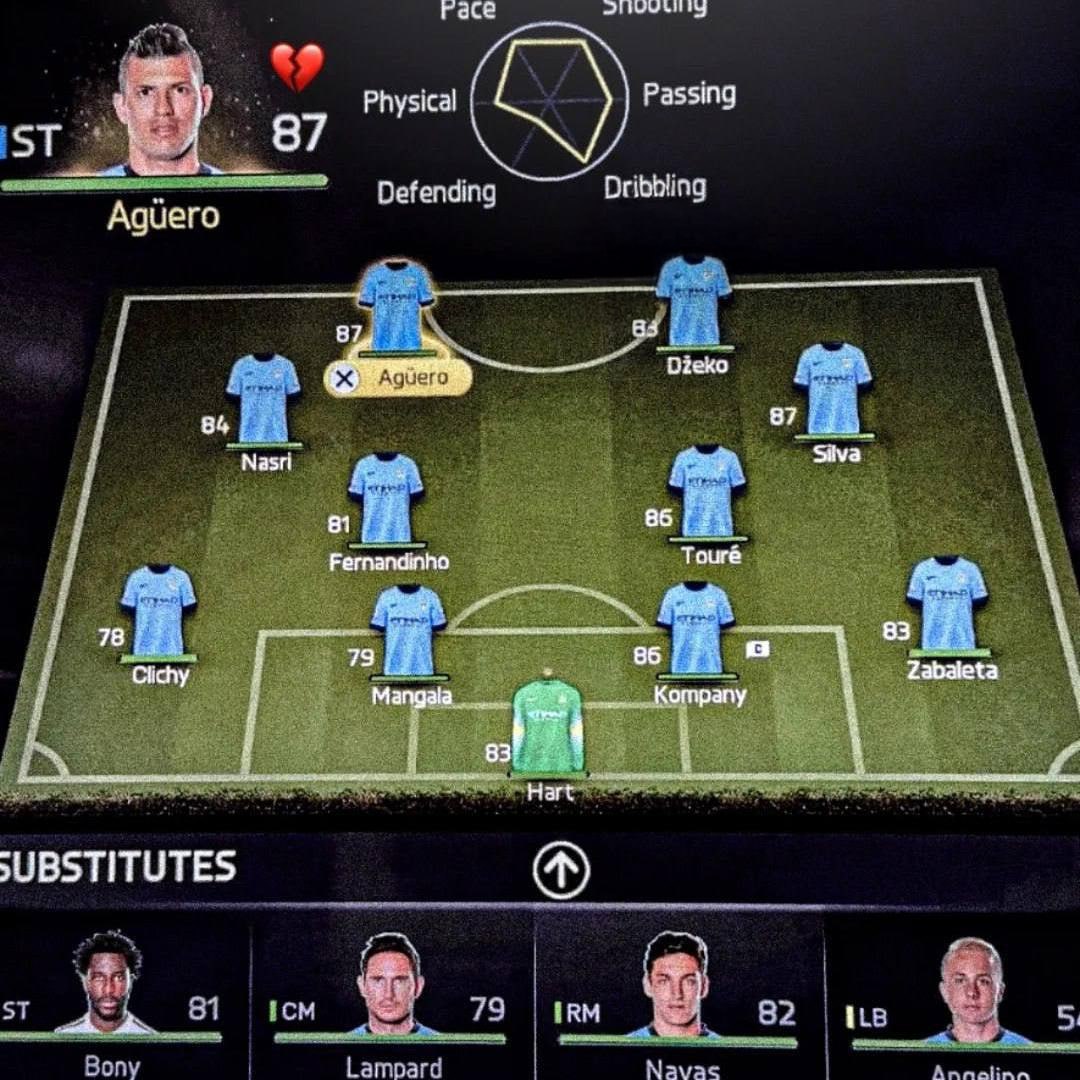Image resolution: width=1080 pixels, height=1080 pixels.
Task: Select Fernandinho in midfield
Action: coord(386,499)
